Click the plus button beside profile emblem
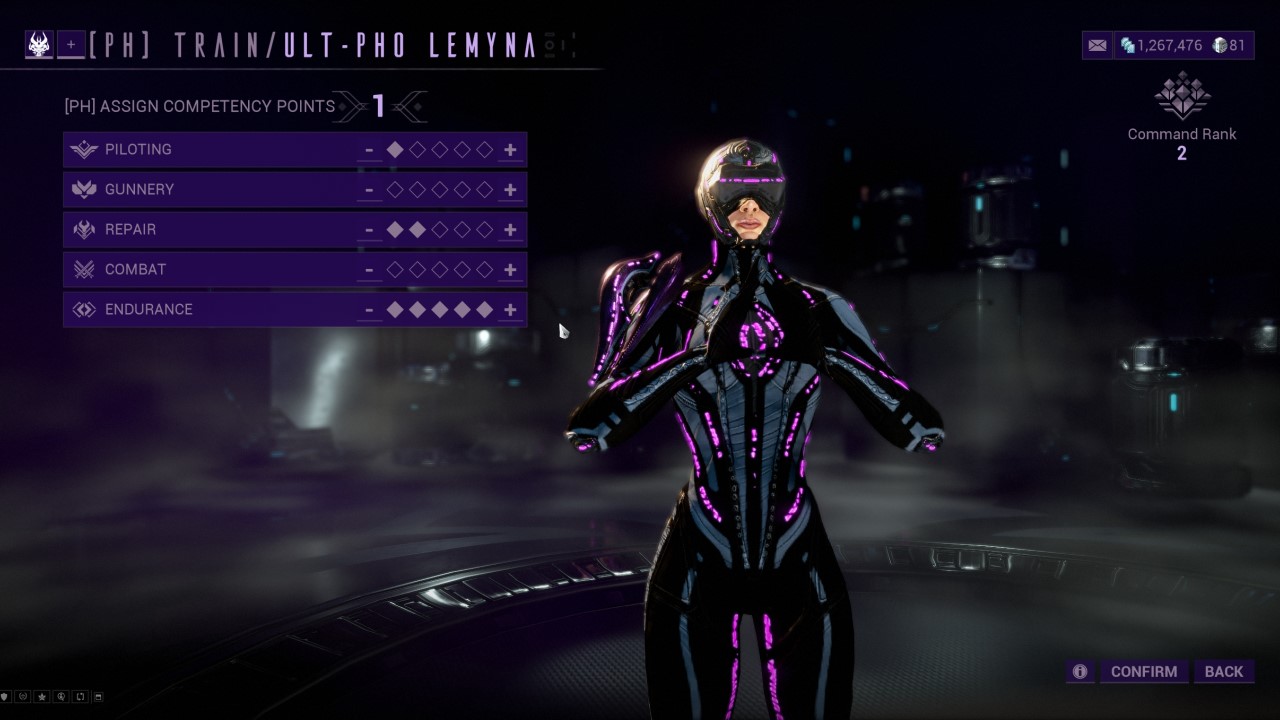The width and height of the screenshot is (1280, 720). click(71, 45)
